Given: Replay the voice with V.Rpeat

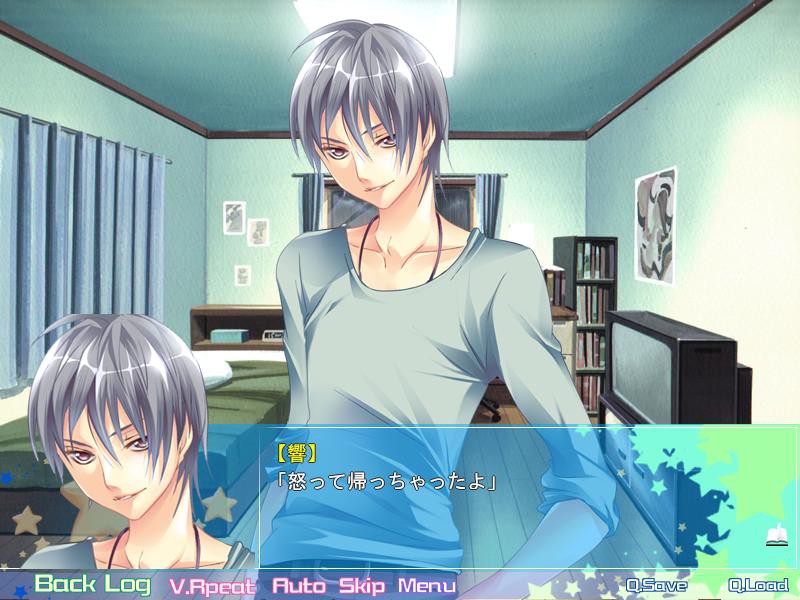Looking at the screenshot, I should 212,586.
